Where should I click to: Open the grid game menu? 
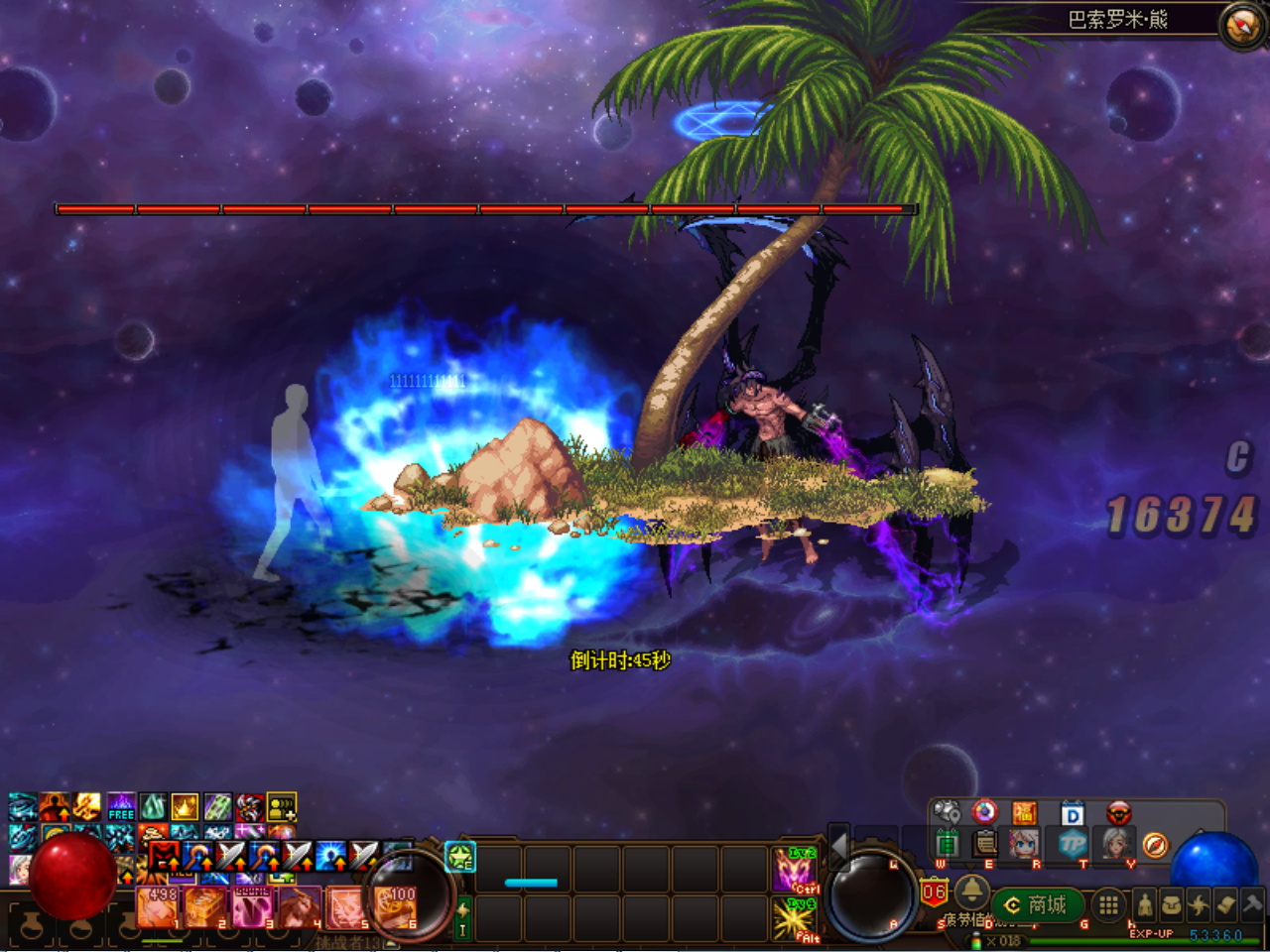click(x=1108, y=902)
